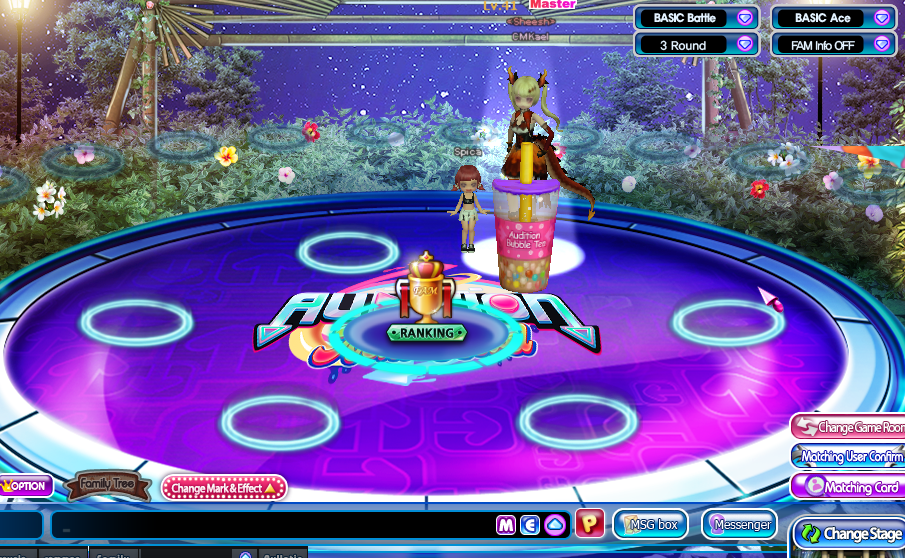Open the Option menu

(x=26, y=486)
